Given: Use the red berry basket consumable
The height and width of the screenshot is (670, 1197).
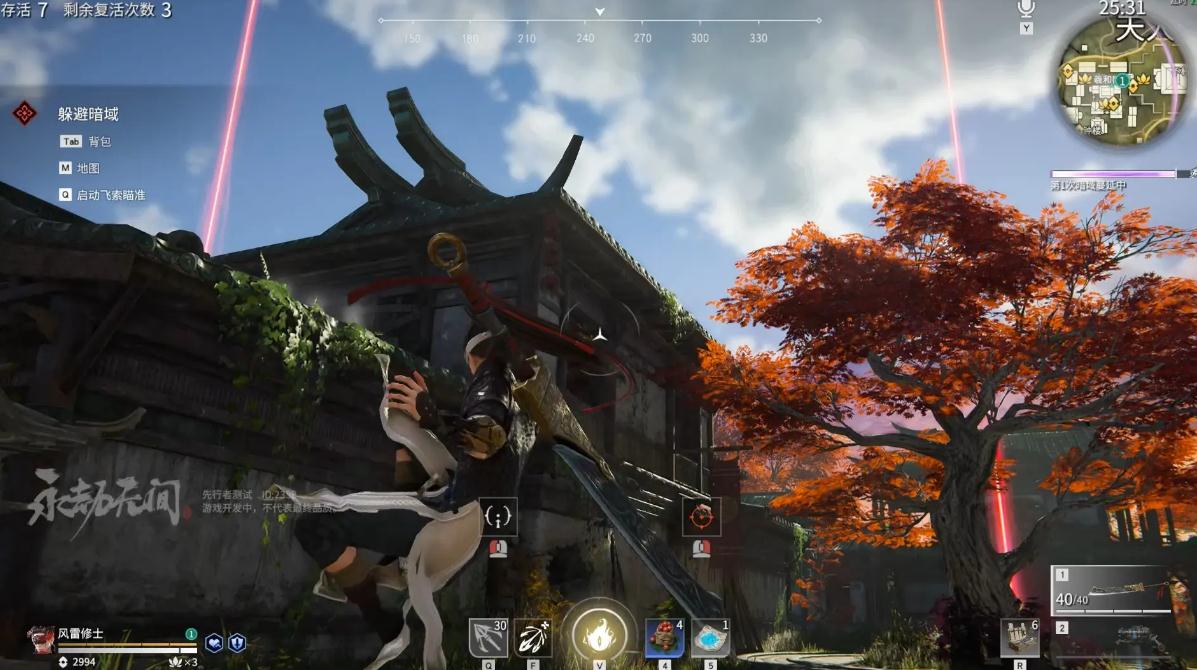Looking at the screenshot, I should (x=664, y=637).
